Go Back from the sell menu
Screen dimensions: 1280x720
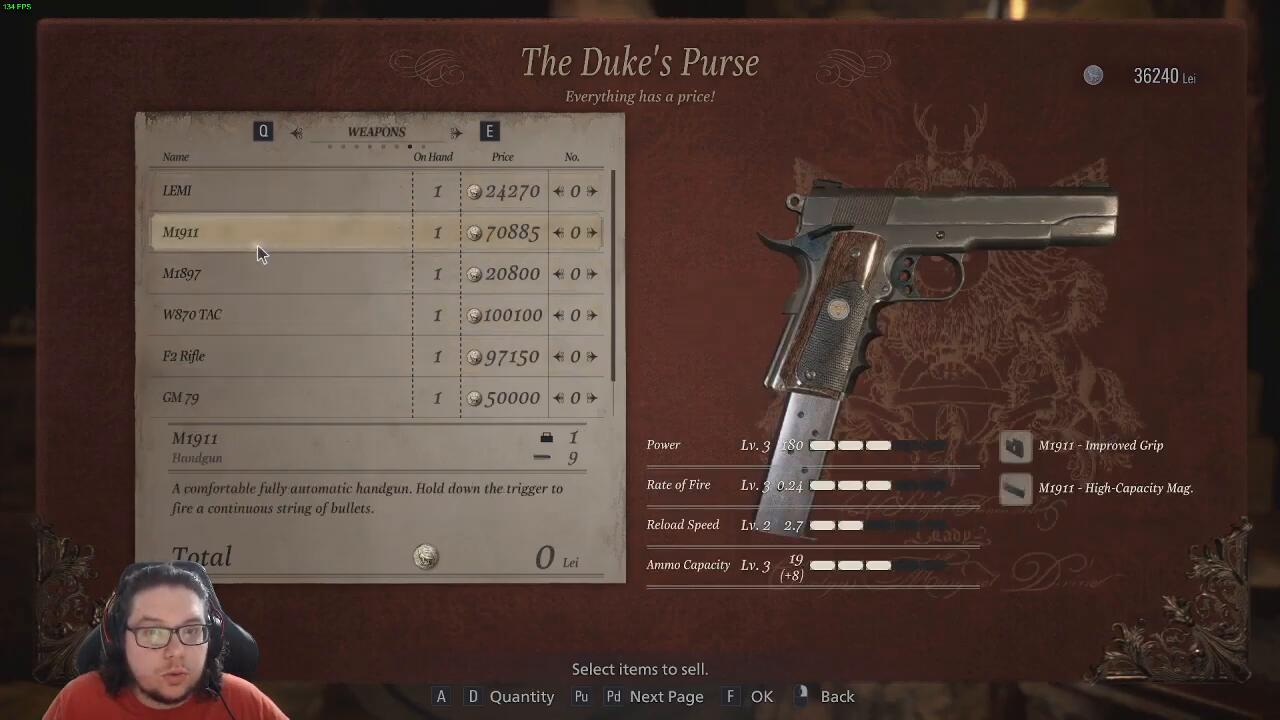pos(837,696)
